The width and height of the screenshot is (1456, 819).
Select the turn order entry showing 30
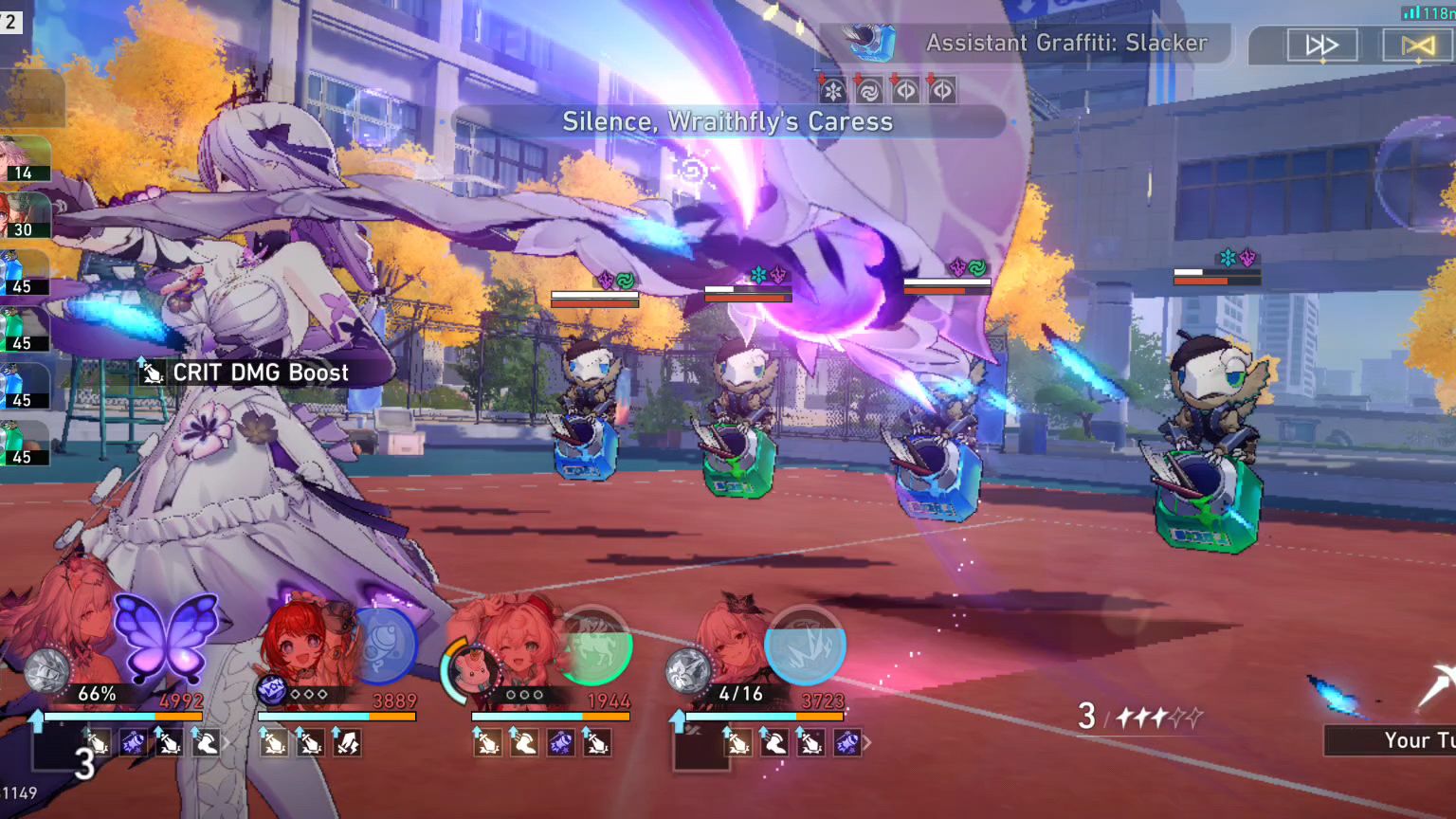coord(26,216)
